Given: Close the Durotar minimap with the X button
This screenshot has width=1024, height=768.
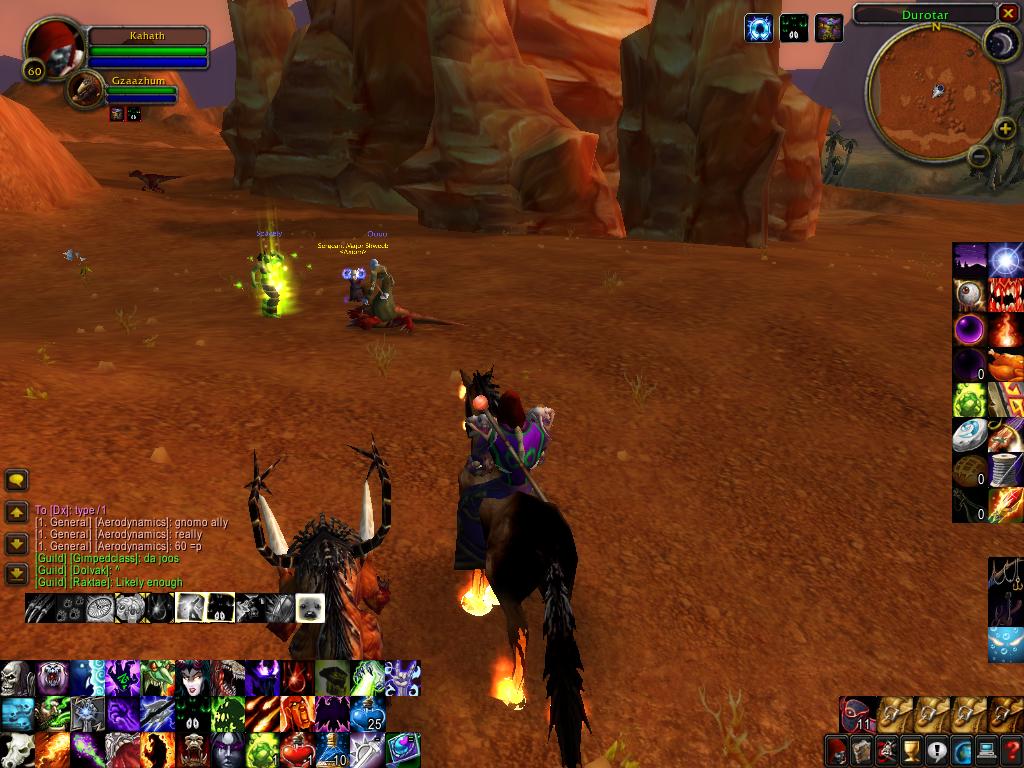Looking at the screenshot, I should click(x=1008, y=14).
